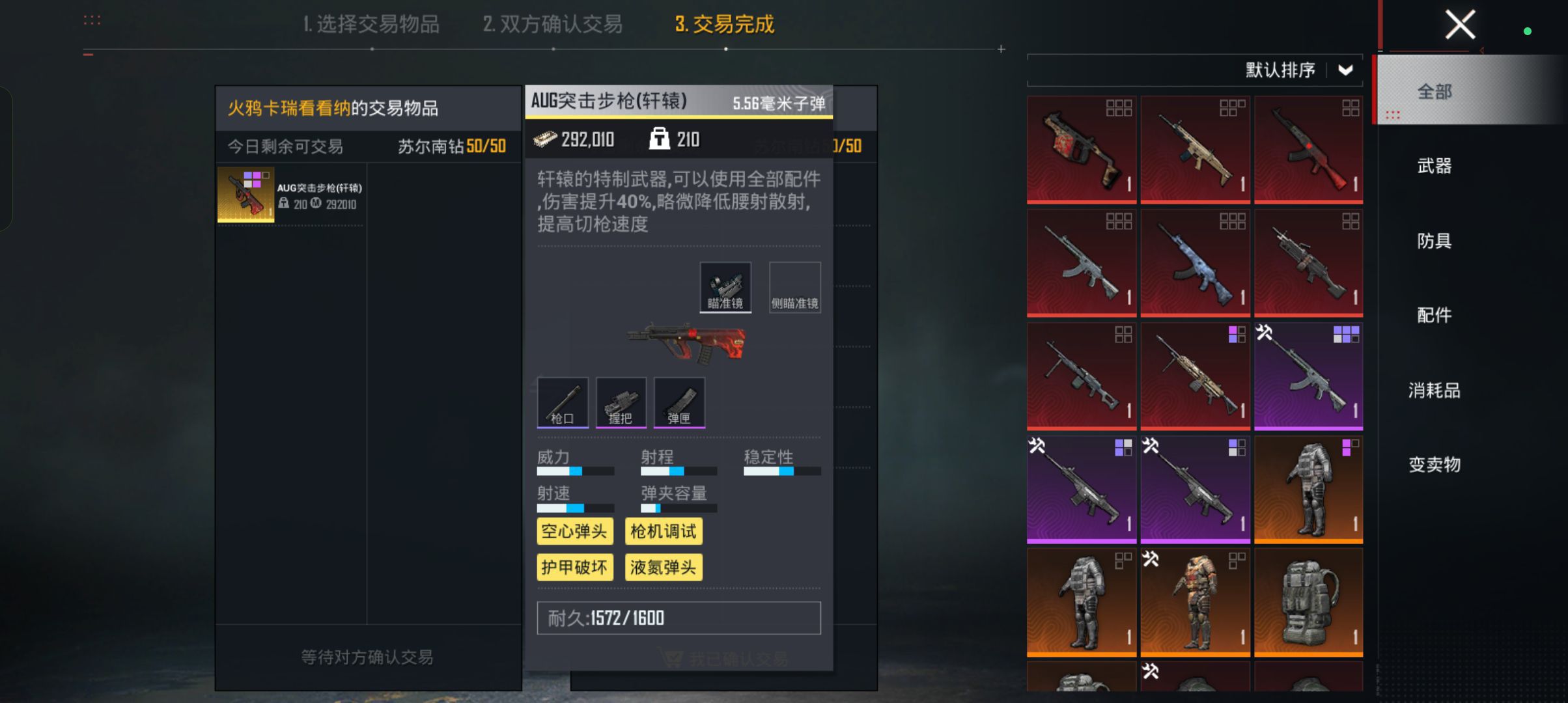Tap the 枪机调试 perk tag
1568x703 pixels.
663,531
